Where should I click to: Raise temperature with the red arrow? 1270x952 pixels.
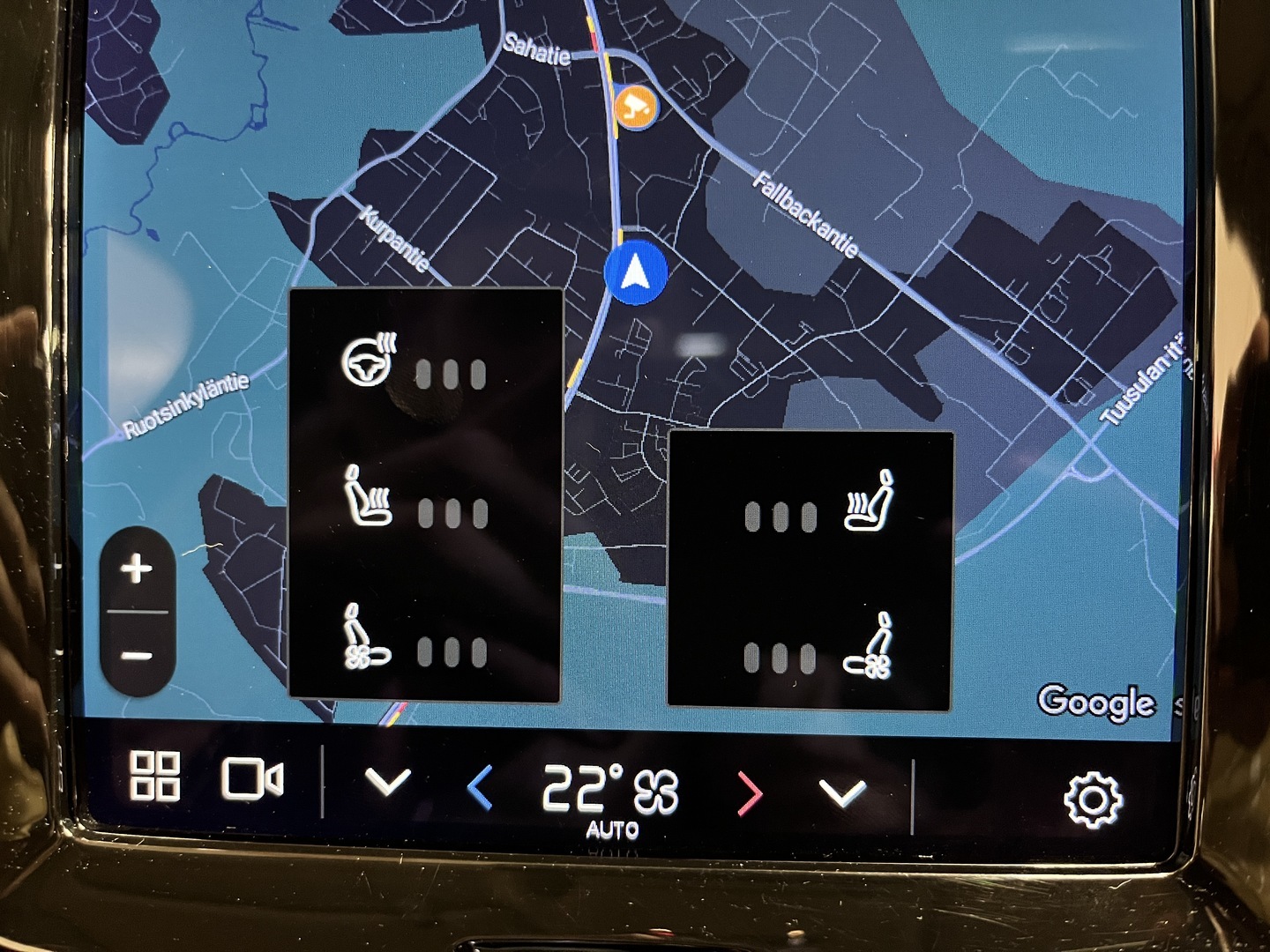click(748, 792)
